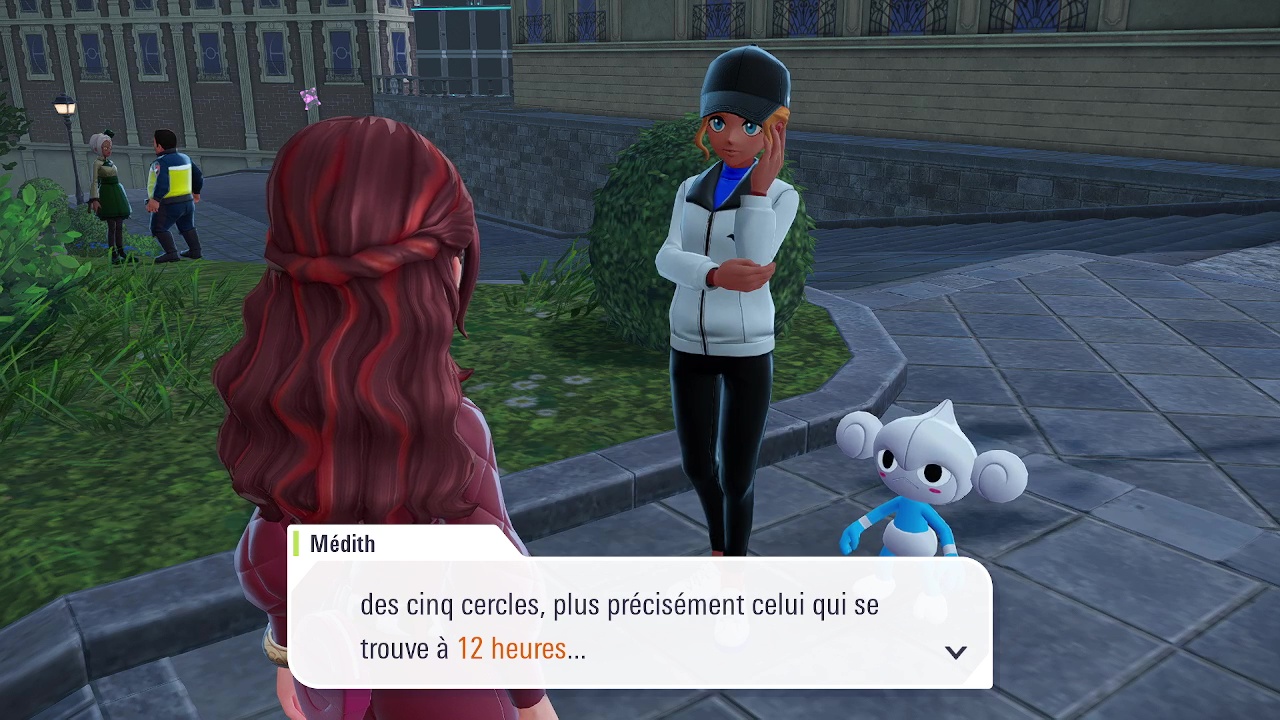
Task: Click the dialogue advance chevron
Action: point(956,651)
